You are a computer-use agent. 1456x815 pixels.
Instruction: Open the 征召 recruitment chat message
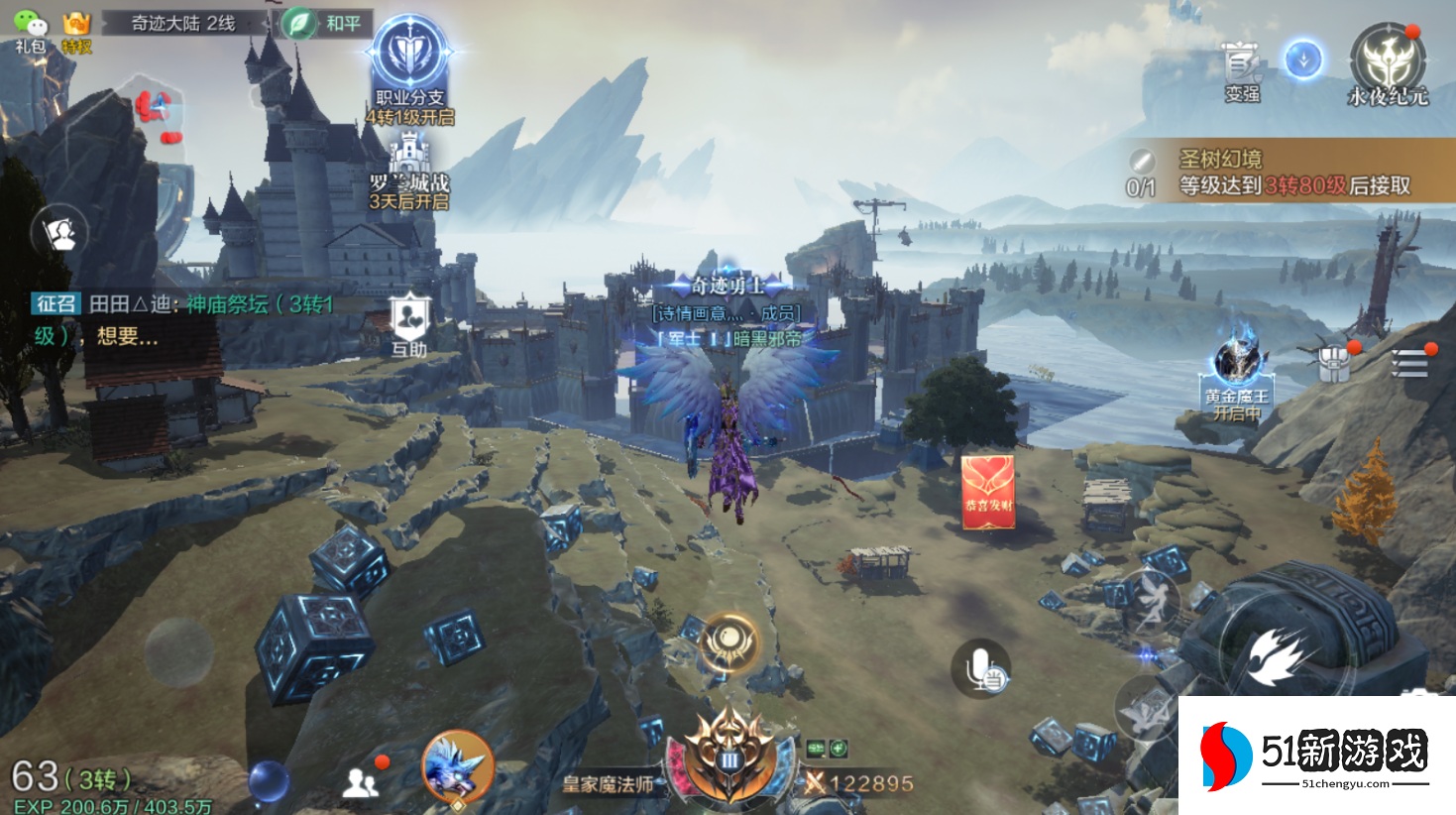point(183,319)
